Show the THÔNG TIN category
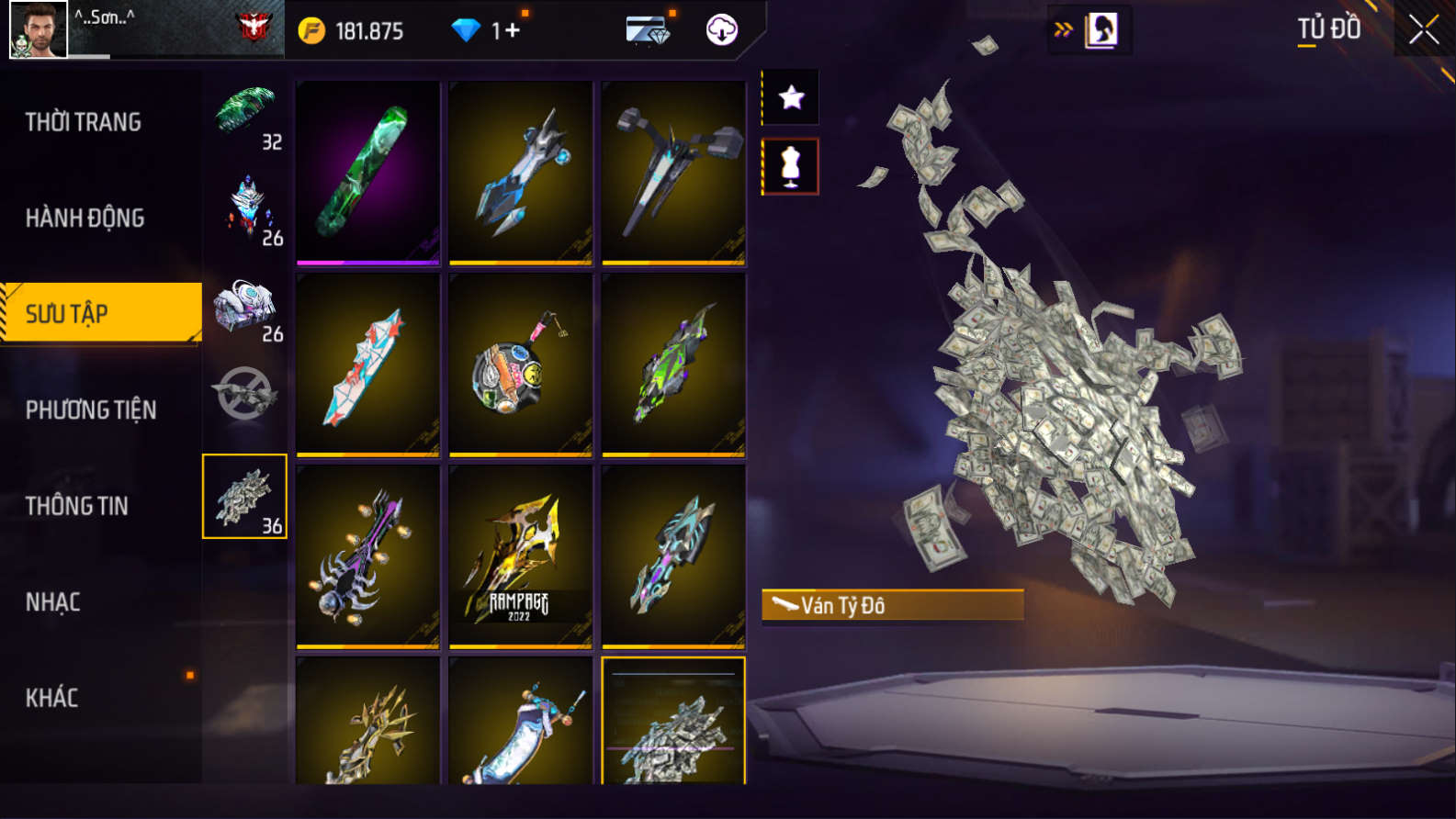Image resolution: width=1456 pixels, height=819 pixels. point(77,506)
